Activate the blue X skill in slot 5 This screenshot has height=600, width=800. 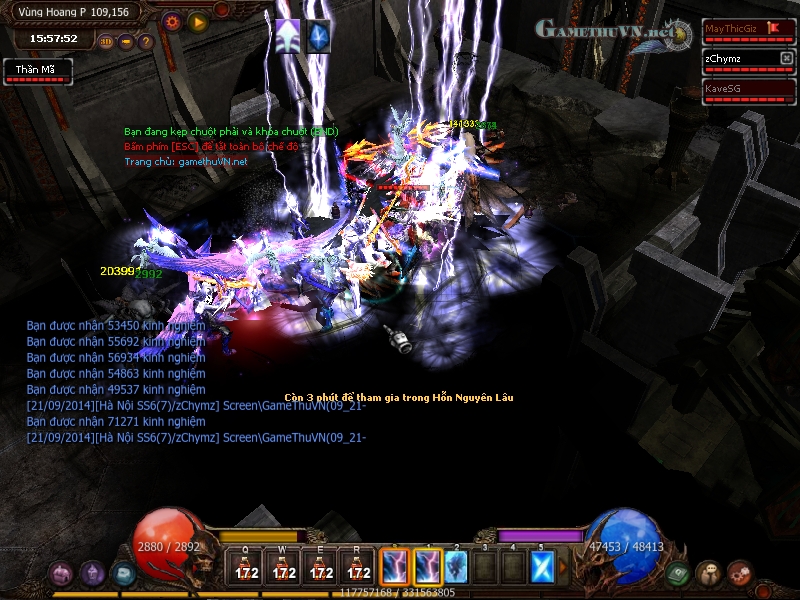click(541, 567)
